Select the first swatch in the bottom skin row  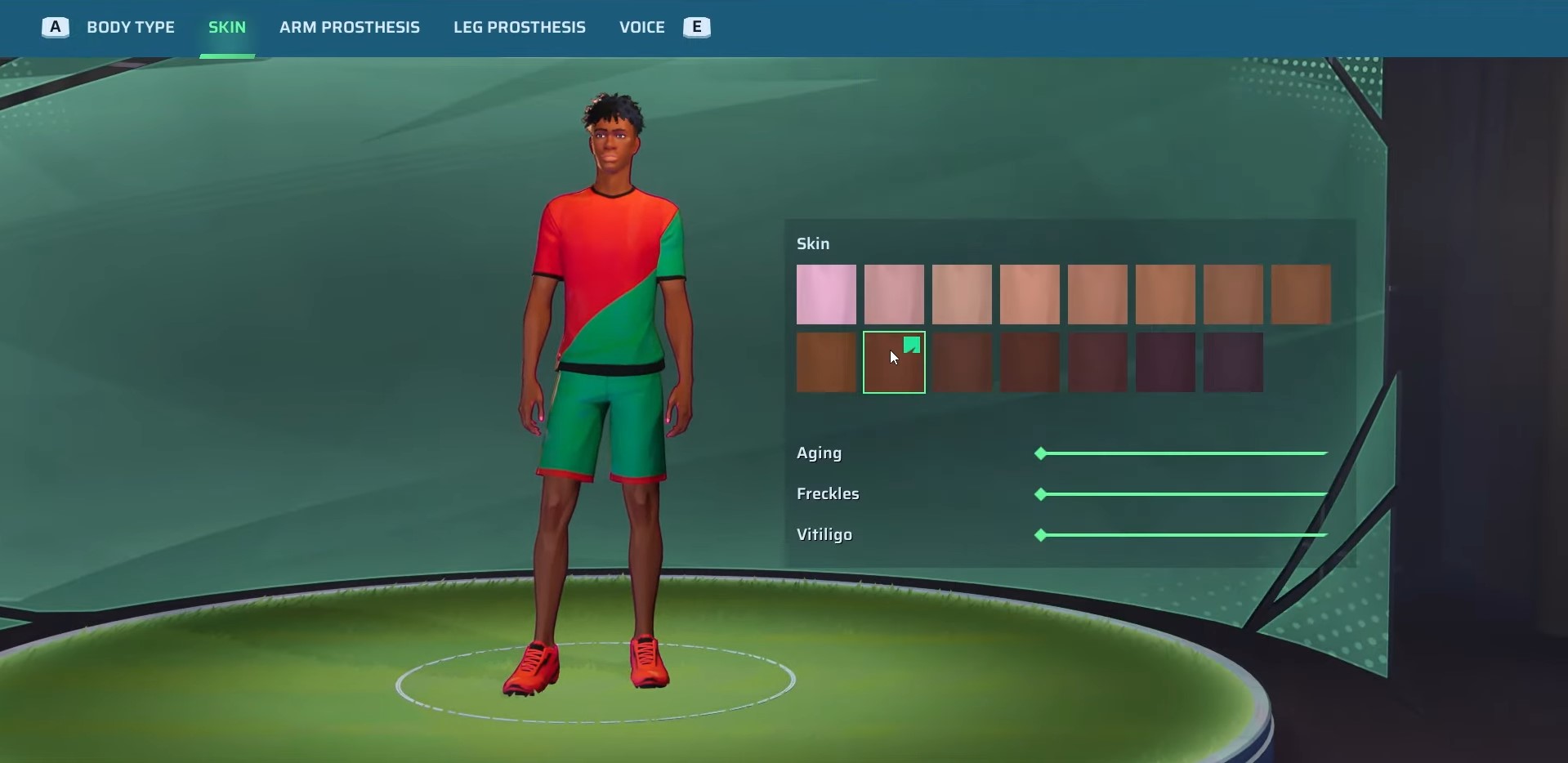pos(826,363)
